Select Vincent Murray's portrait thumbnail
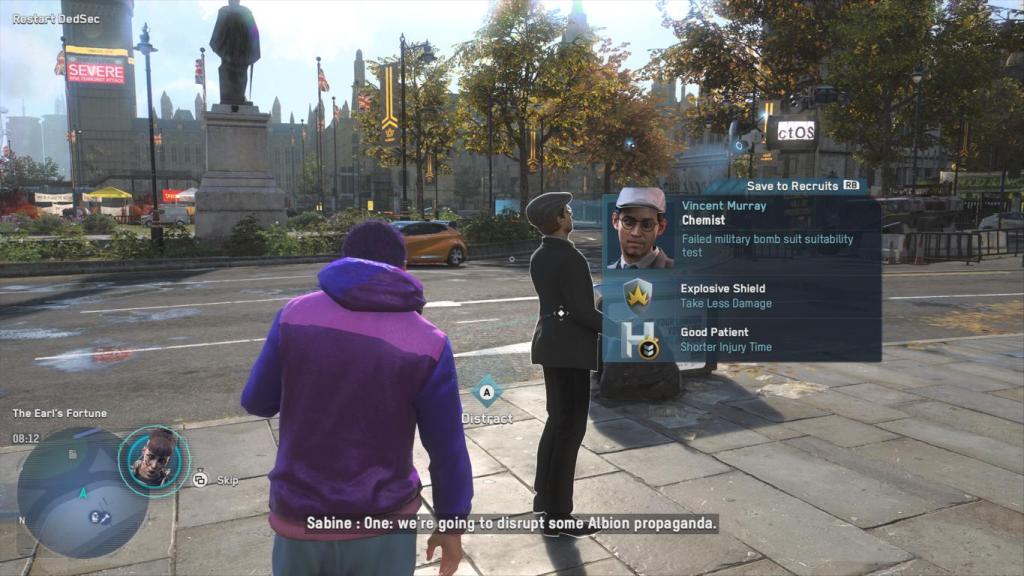This screenshot has width=1024, height=576. [641, 228]
